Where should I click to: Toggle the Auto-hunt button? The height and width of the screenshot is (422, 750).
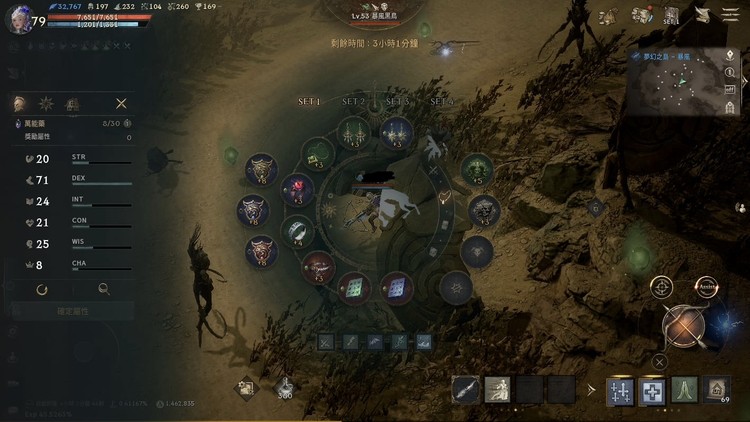pyautogui.click(x=706, y=287)
